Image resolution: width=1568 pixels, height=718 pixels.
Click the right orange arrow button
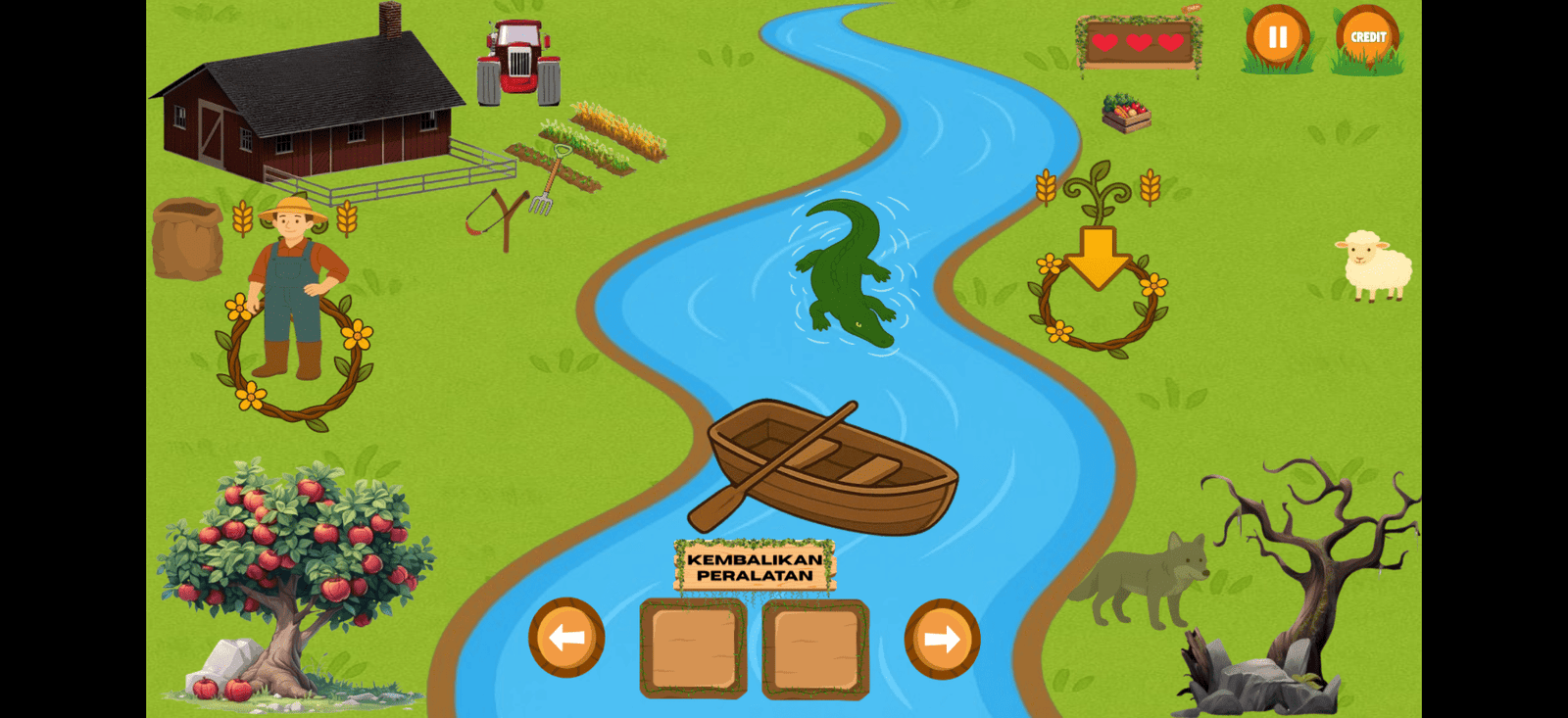pyautogui.click(x=942, y=638)
